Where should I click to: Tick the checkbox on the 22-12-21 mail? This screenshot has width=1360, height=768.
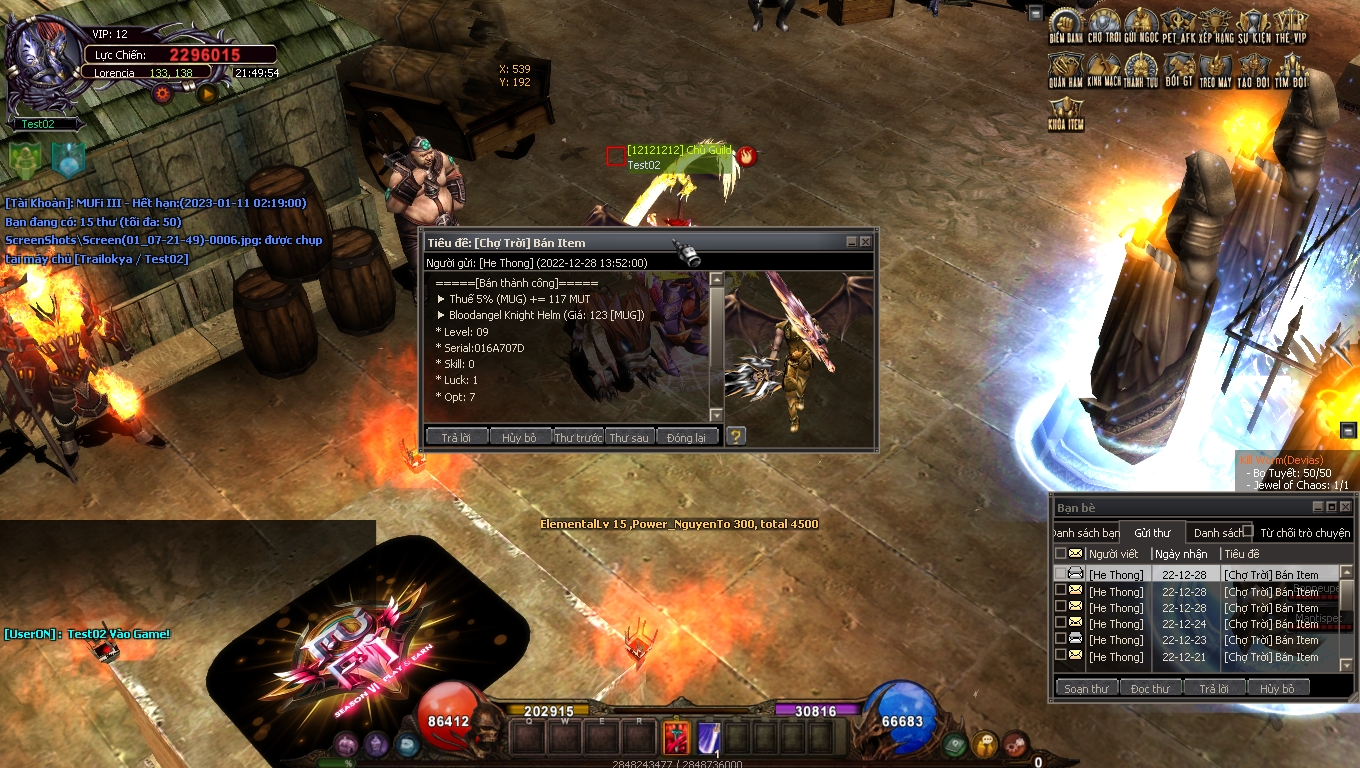[x=1061, y=656]
